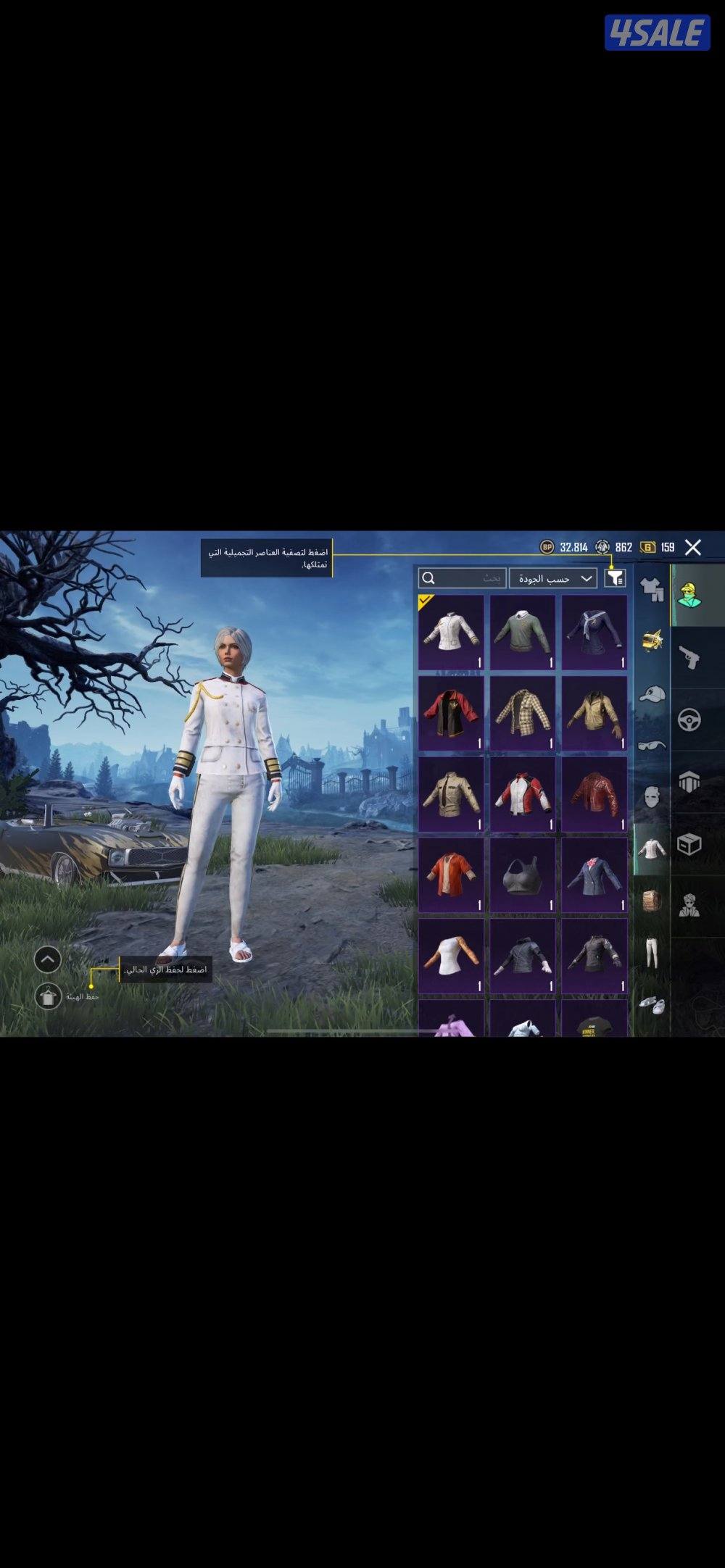Open the sort-by-quality dropdown
725x1568 pixels.
(552, 577)
